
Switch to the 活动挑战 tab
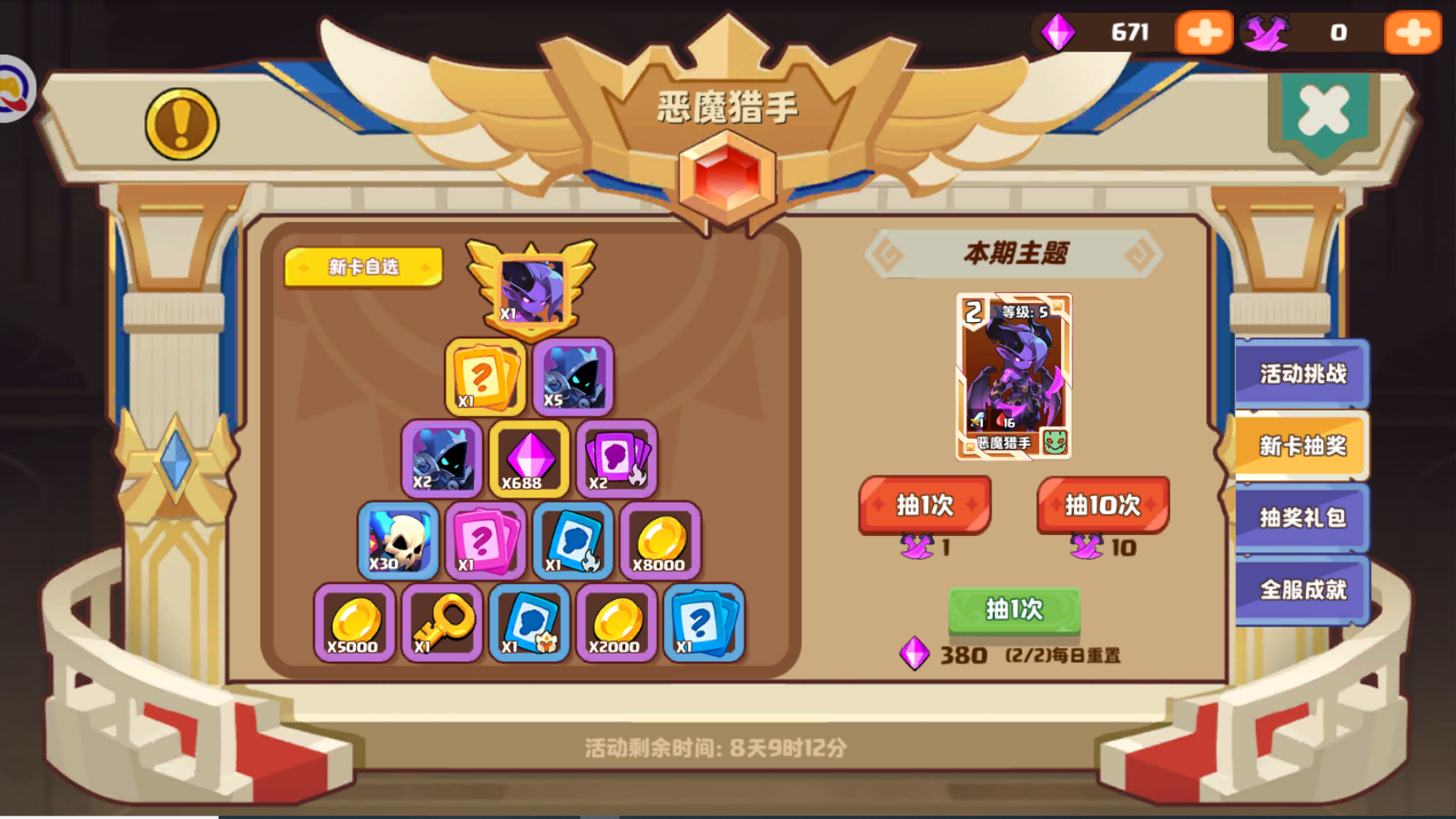click(x=1303, y=374)
